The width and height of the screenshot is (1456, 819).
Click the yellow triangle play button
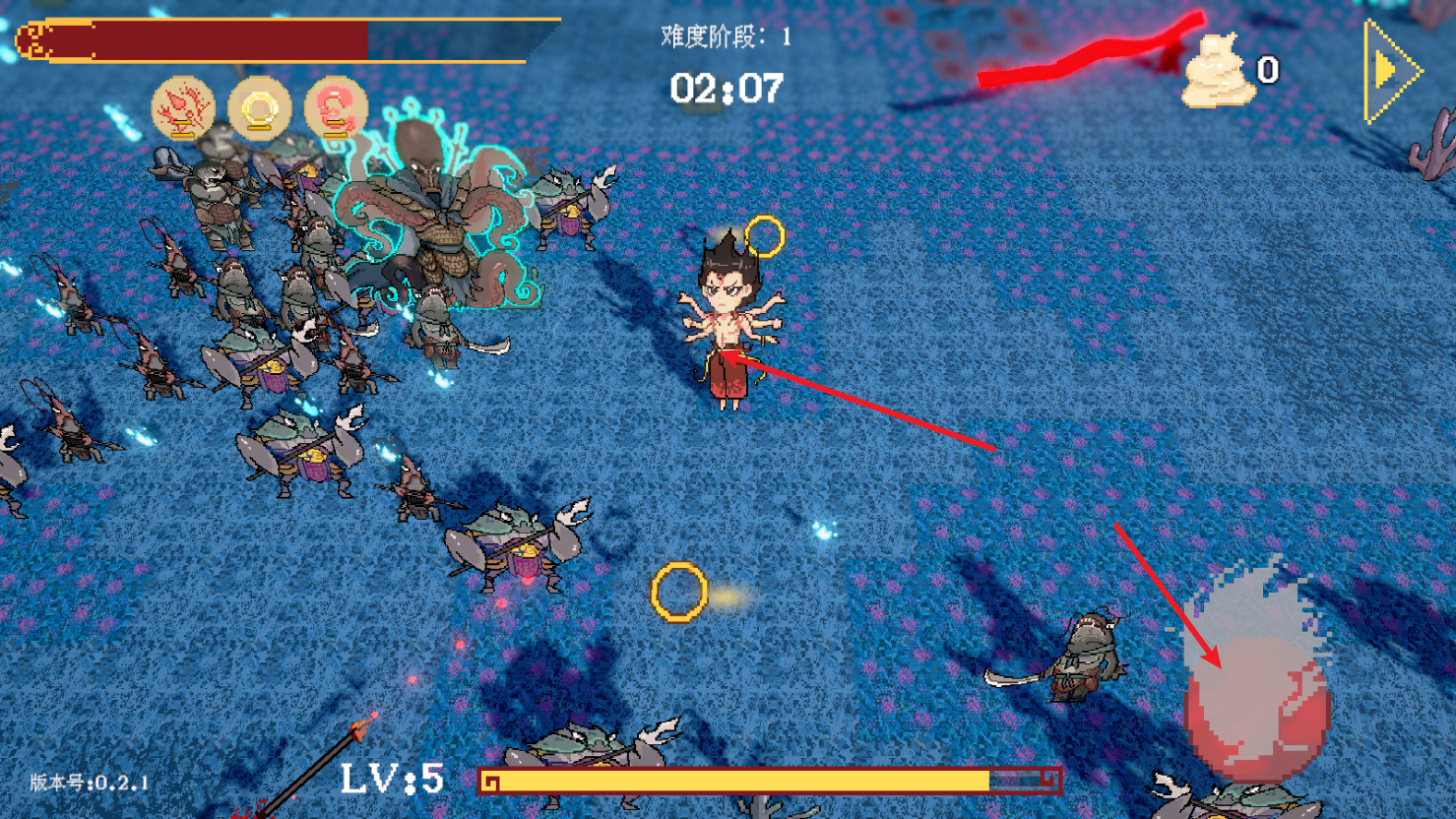1389,71
